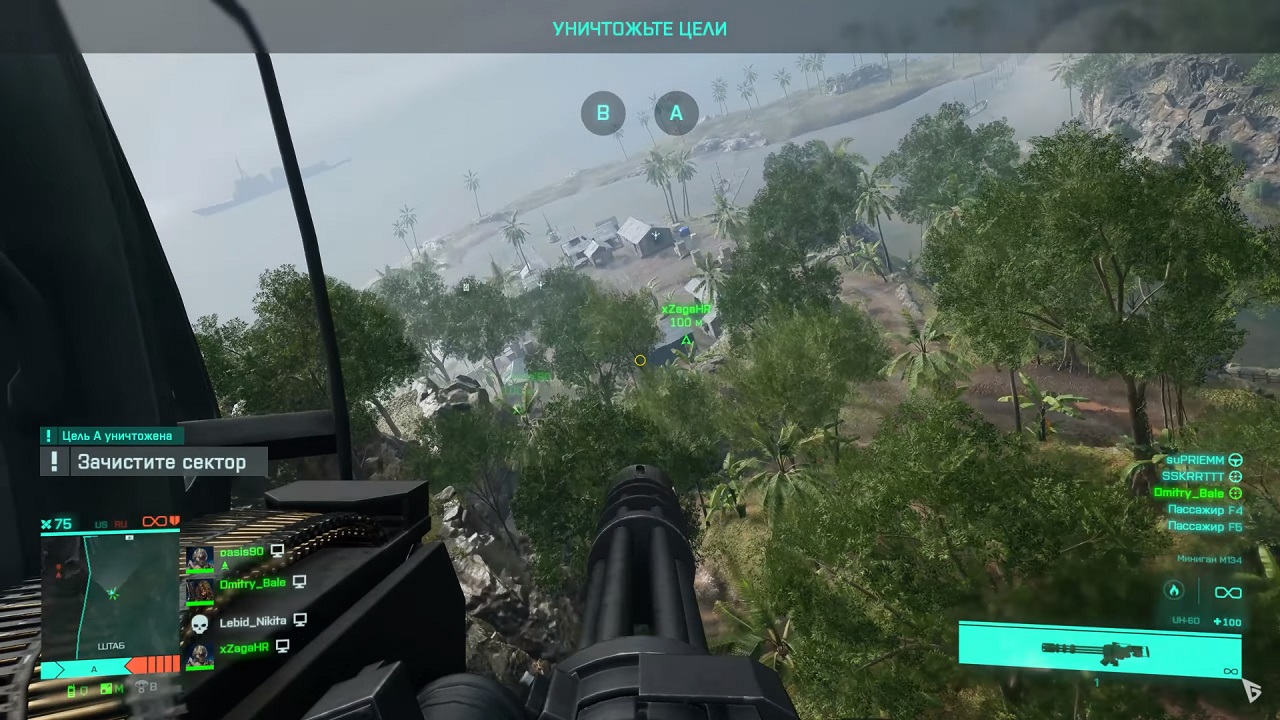Select xZagaHR in the squad list

coord(244,648)
